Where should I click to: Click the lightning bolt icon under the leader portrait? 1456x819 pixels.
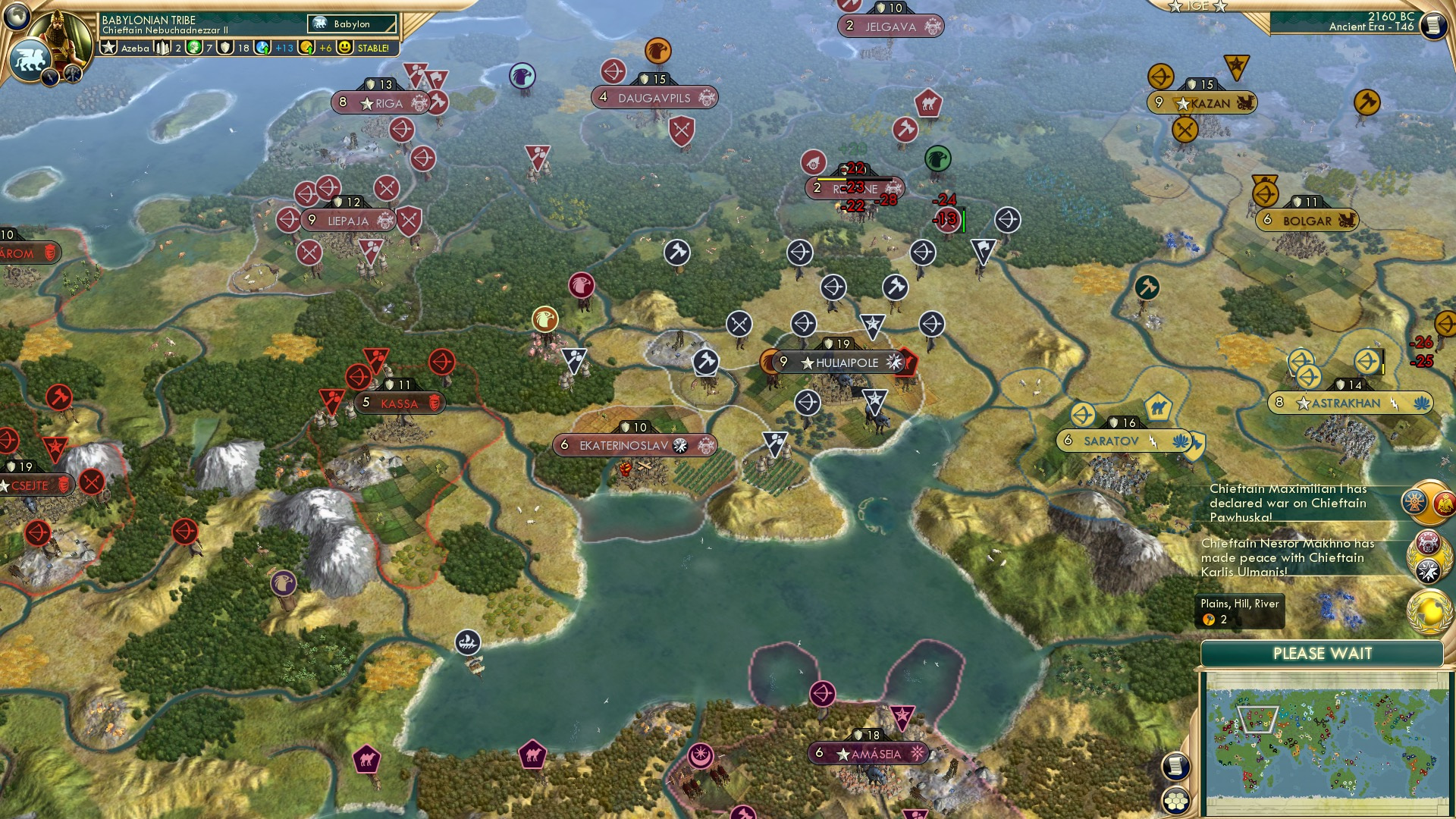click(50, 79)
